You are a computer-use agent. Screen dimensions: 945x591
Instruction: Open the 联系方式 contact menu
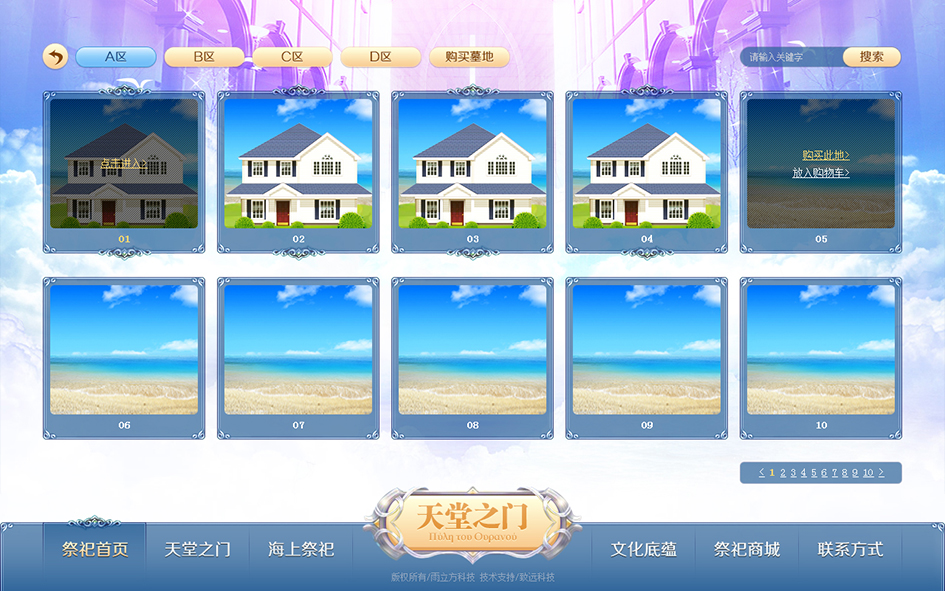click(850, 549)
